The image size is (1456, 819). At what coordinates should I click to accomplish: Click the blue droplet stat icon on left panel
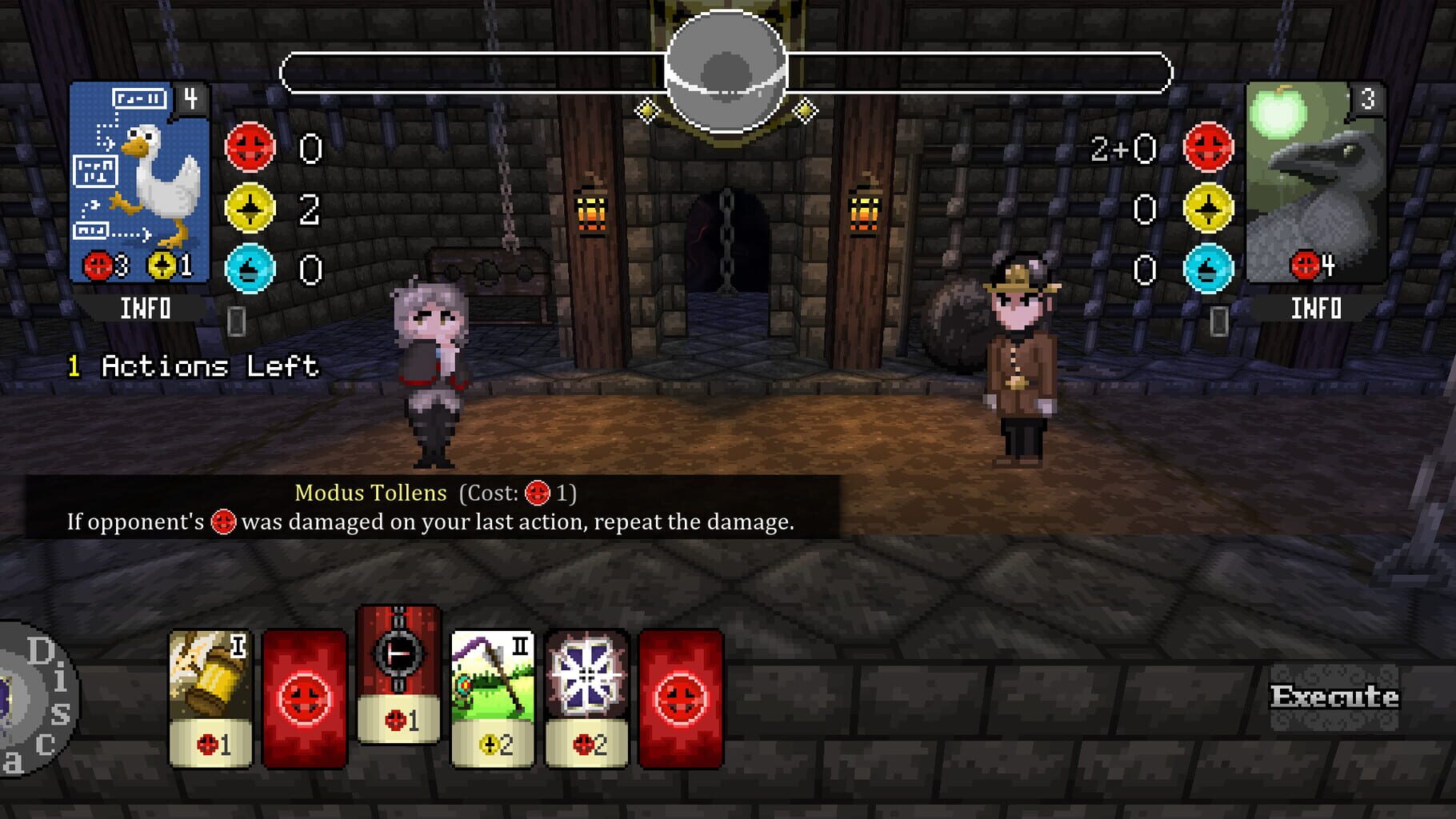tap(250, 266)
